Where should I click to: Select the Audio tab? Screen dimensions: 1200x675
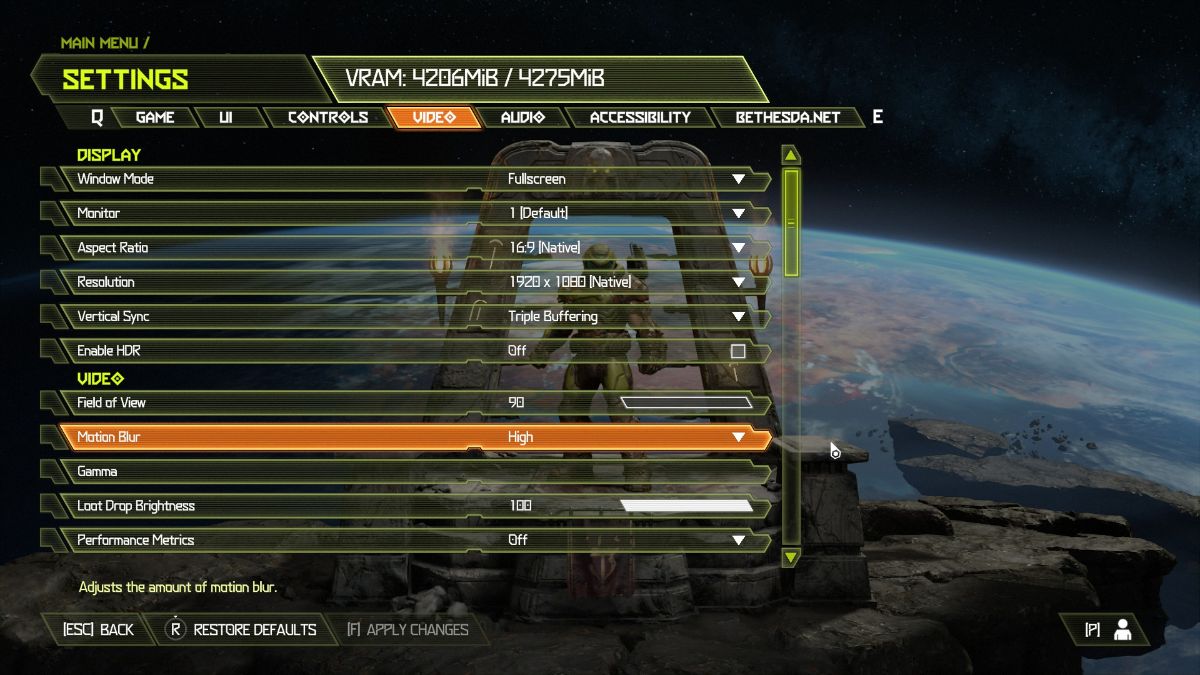[522, 117]
